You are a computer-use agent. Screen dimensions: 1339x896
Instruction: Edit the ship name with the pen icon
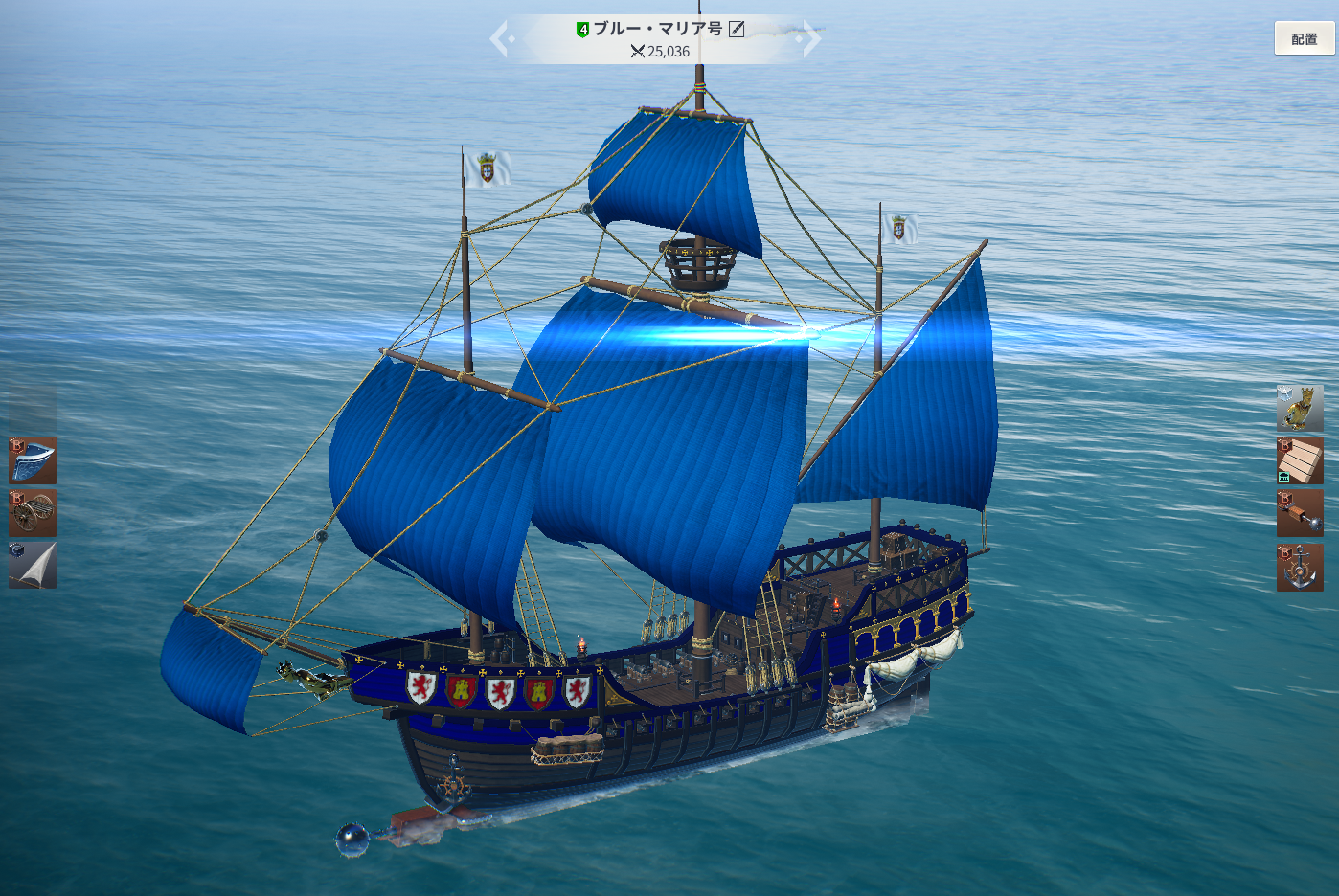737,29
